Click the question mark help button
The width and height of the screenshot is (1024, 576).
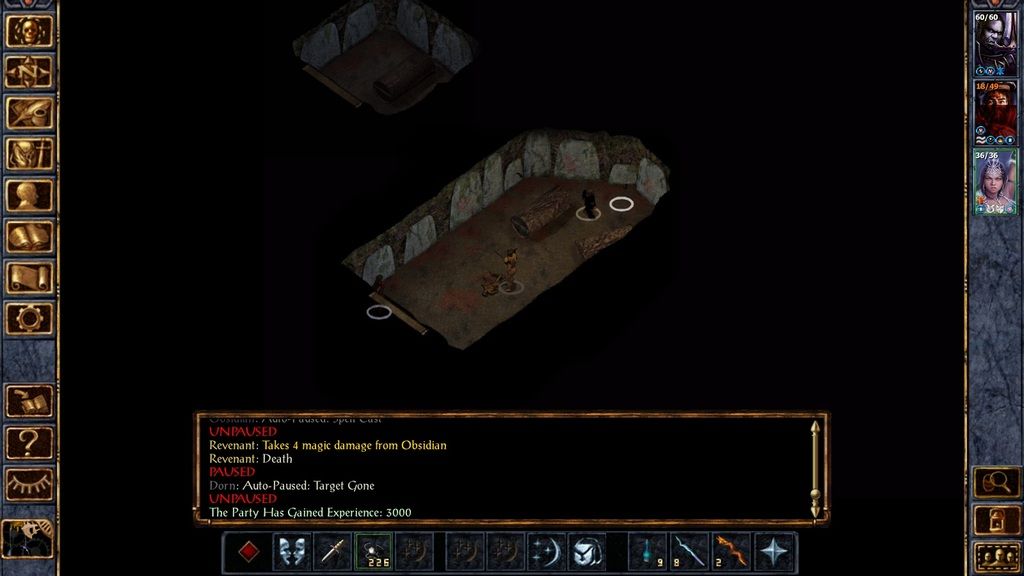point(29,442)
